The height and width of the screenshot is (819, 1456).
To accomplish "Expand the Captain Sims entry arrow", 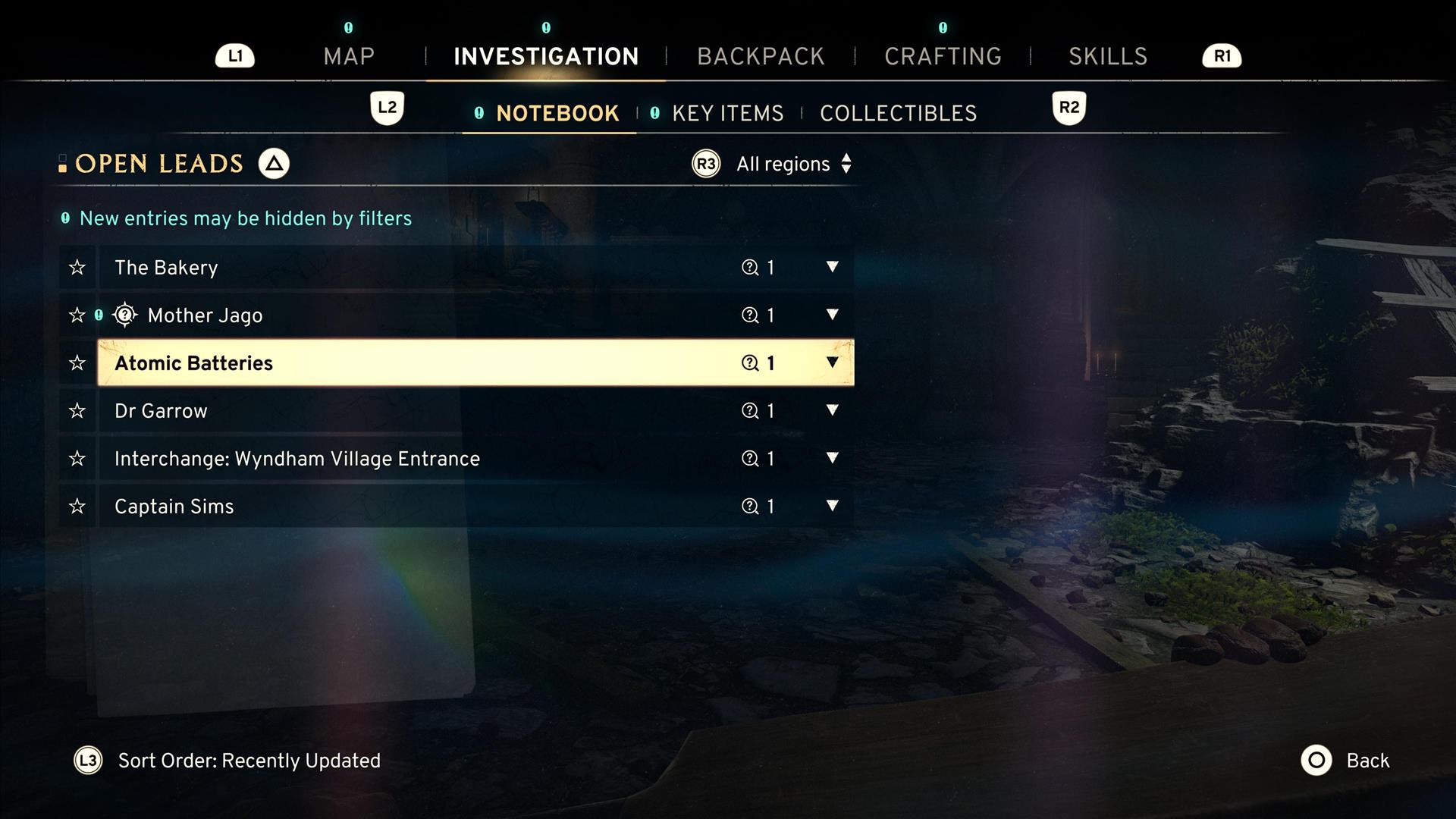I will [x=832, y=506].
